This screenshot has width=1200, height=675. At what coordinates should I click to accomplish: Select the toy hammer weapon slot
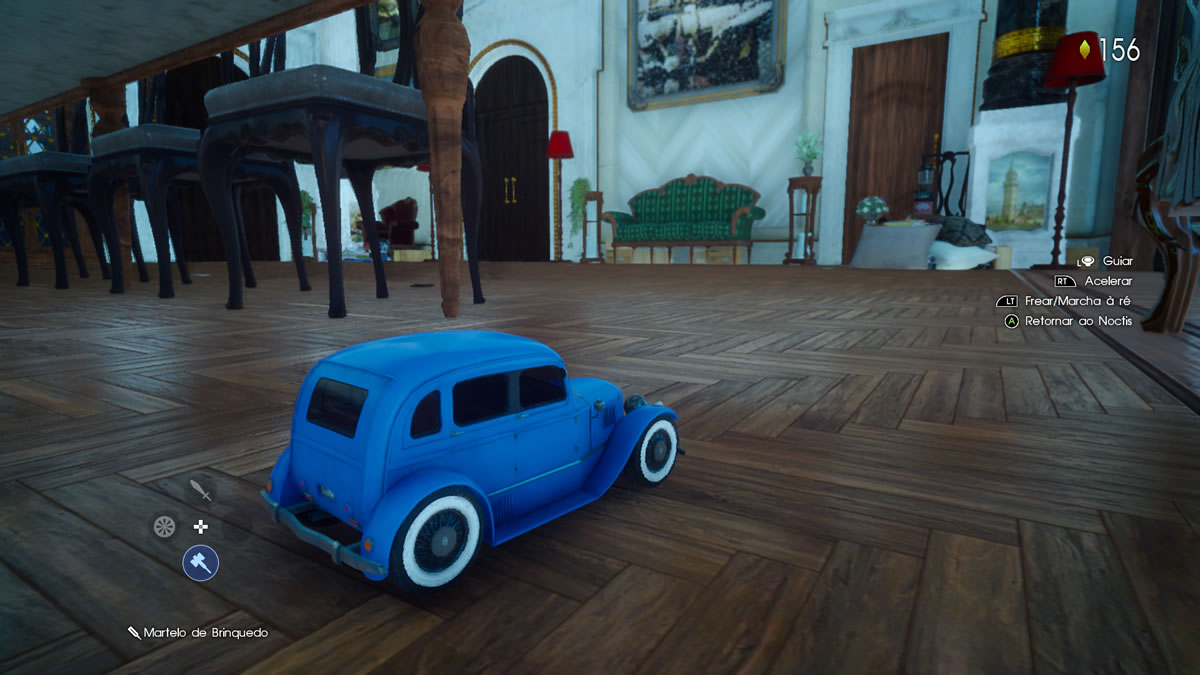(200, 563)
